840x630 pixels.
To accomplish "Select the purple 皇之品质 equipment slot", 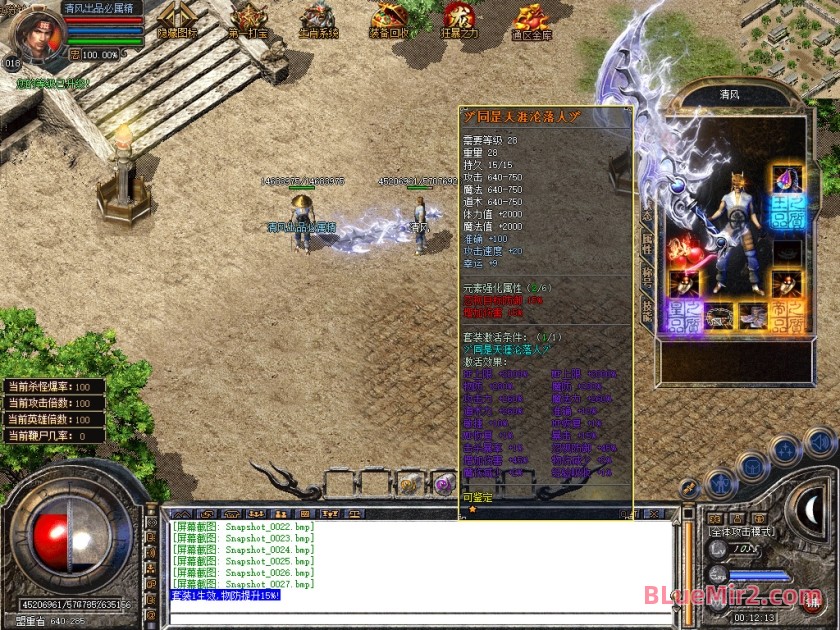I will tap(685, 314).
